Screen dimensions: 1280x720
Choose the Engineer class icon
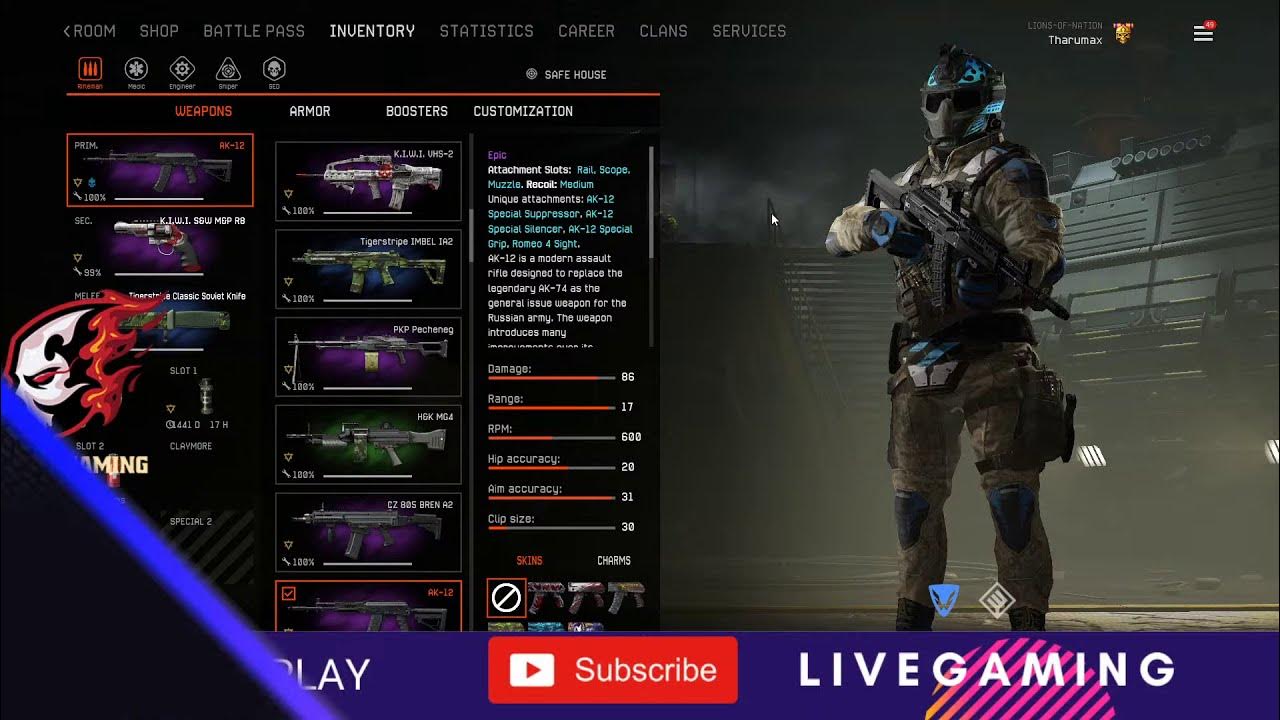pos(182,70)
